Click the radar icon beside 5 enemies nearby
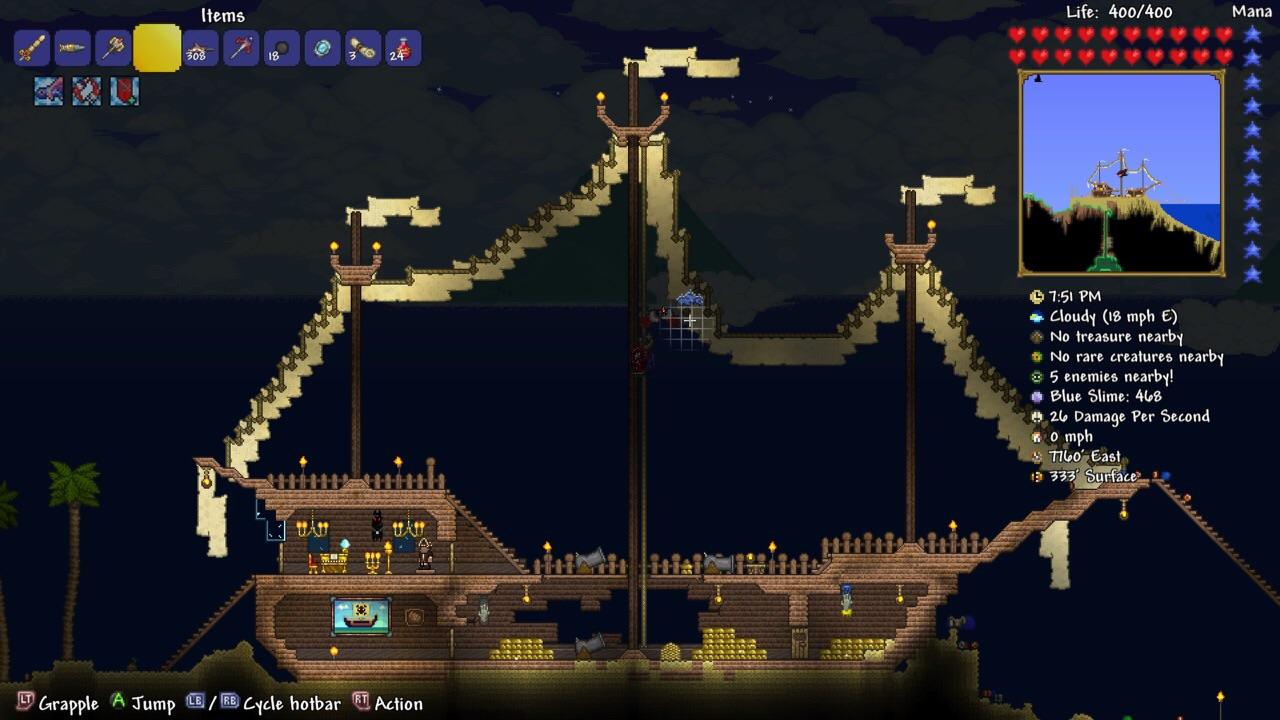This screenshot has width=1280, height=720. [1036, 376]
